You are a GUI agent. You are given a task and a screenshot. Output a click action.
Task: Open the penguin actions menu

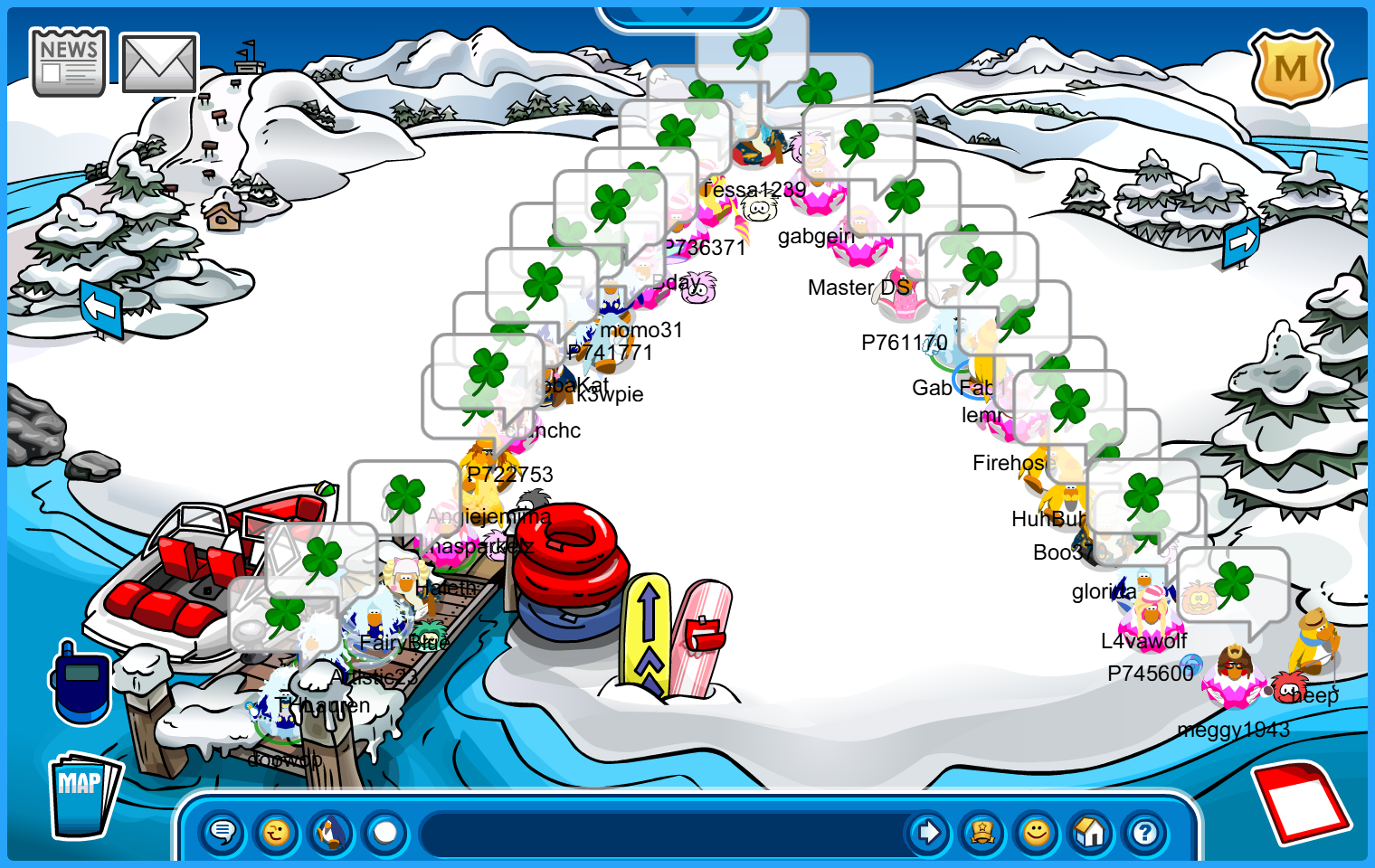point(331,832)
